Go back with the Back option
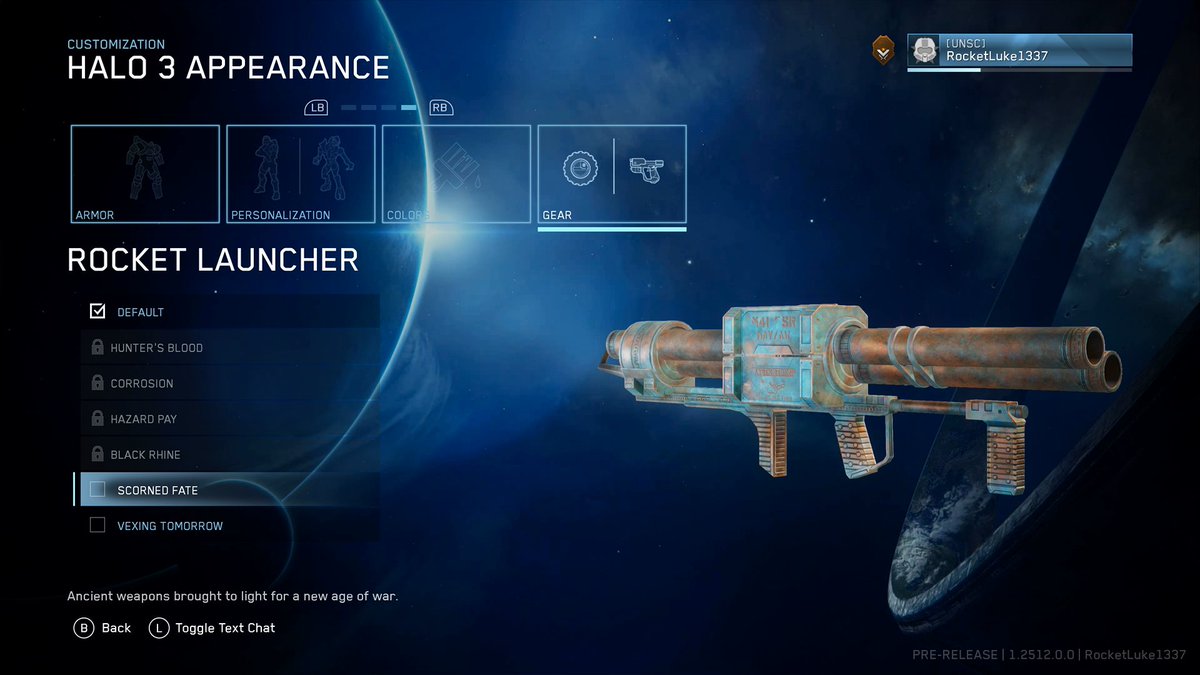The width and height of the screenshot is (1200, 675). (x=103, y=628)
